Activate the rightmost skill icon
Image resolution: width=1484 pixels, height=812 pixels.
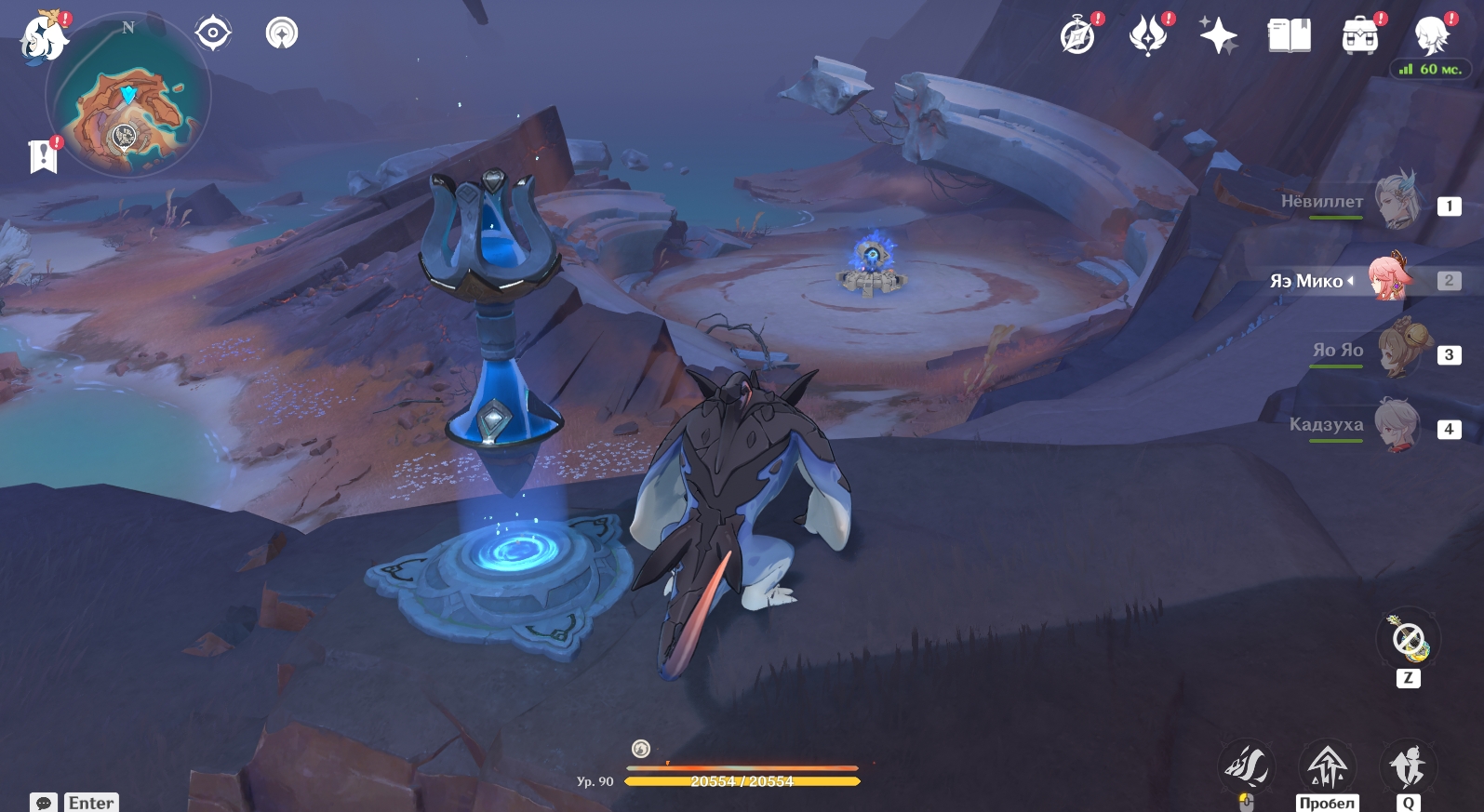point(1408,765)
